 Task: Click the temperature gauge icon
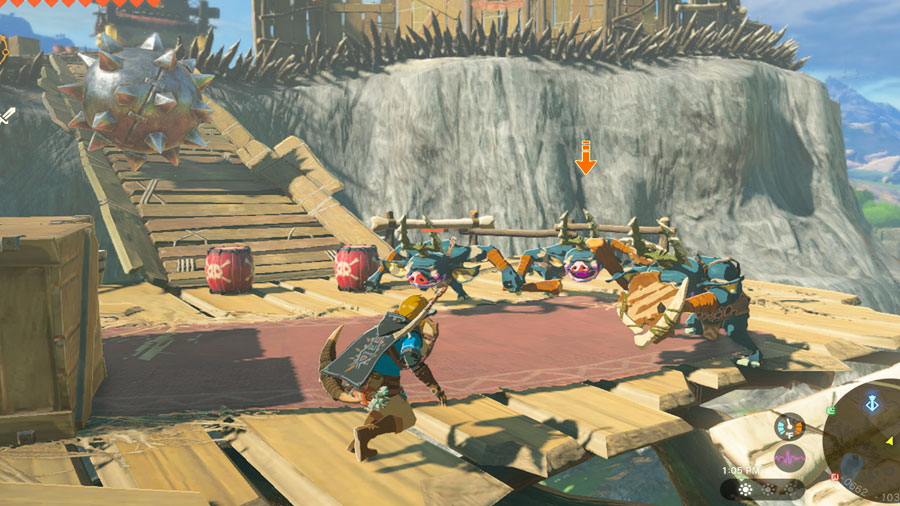[x=789, y=427]
